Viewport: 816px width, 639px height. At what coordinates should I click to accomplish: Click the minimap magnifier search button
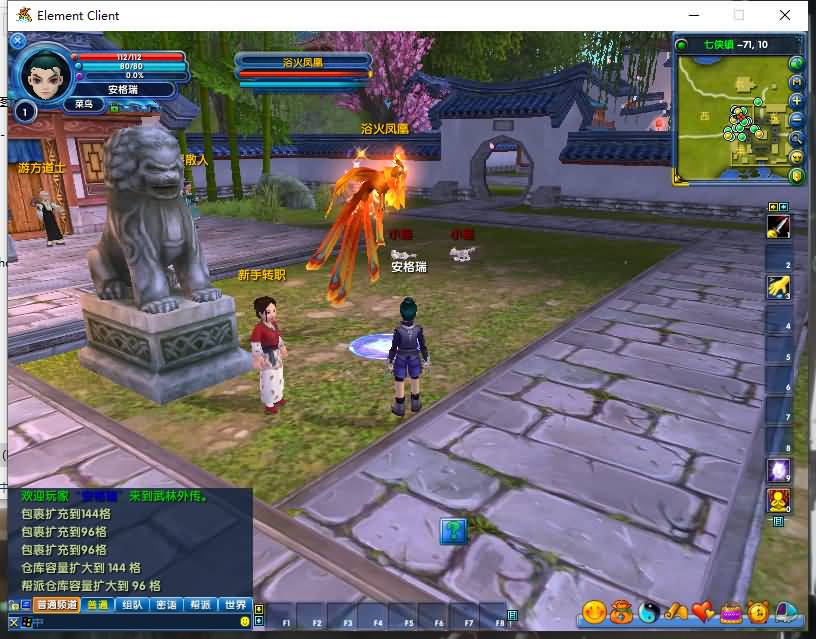coord(796,139)
